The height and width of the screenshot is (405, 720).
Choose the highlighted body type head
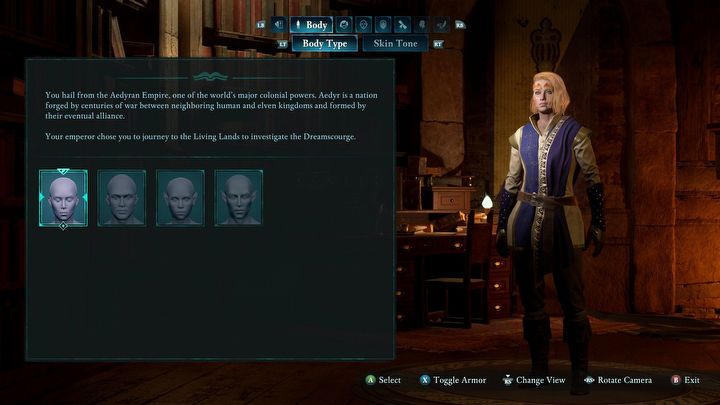pos(63,198)
